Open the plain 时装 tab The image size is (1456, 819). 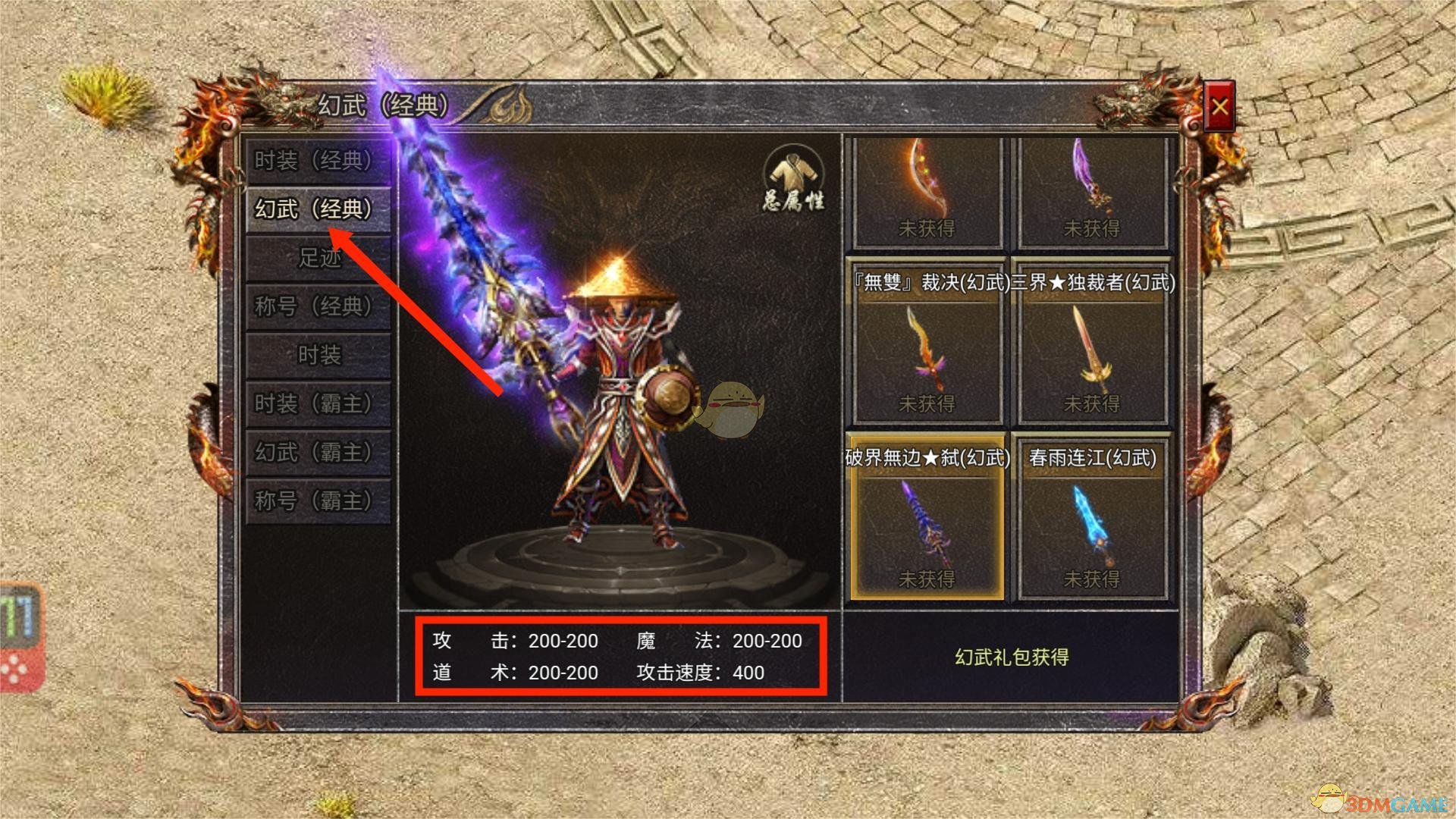[317, 356]
